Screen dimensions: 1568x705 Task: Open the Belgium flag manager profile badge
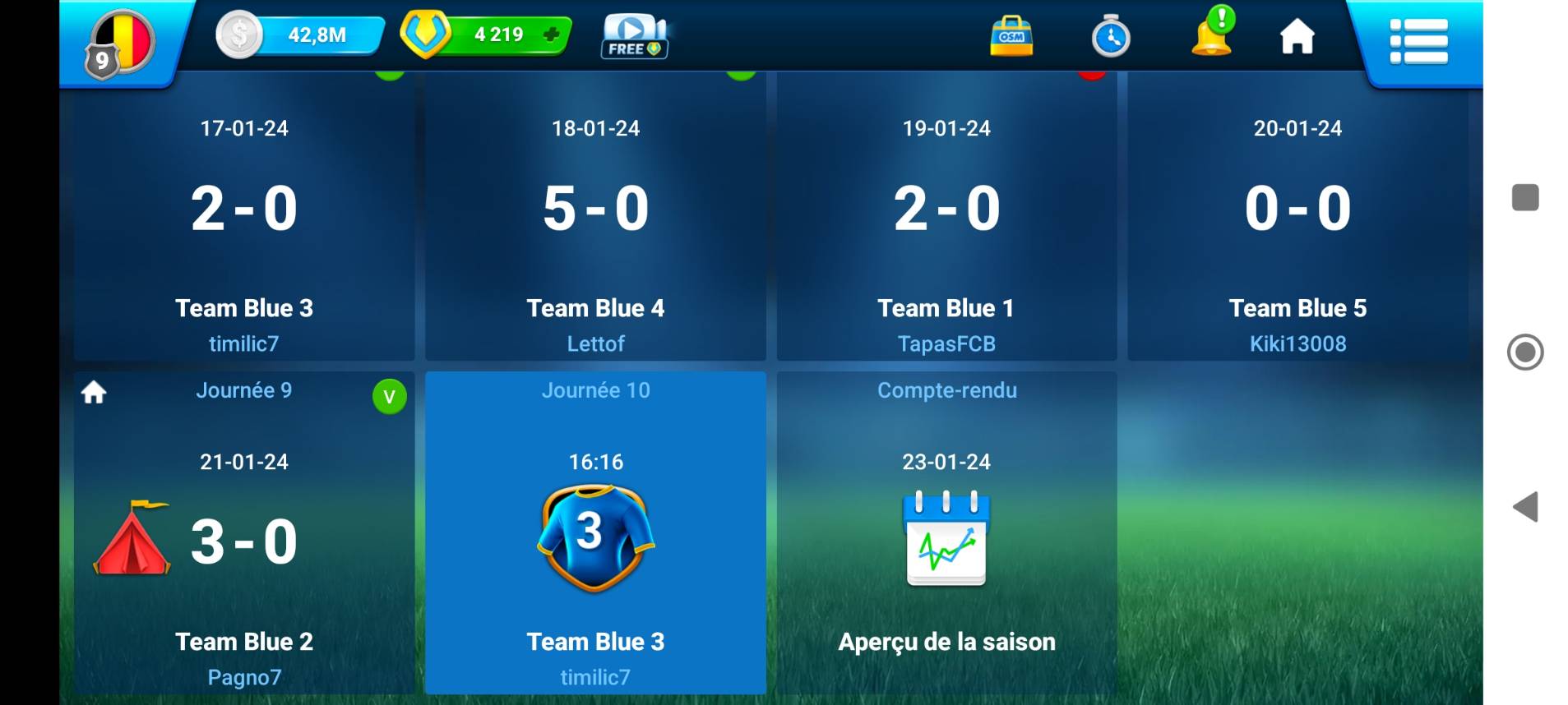pos(121,43)
